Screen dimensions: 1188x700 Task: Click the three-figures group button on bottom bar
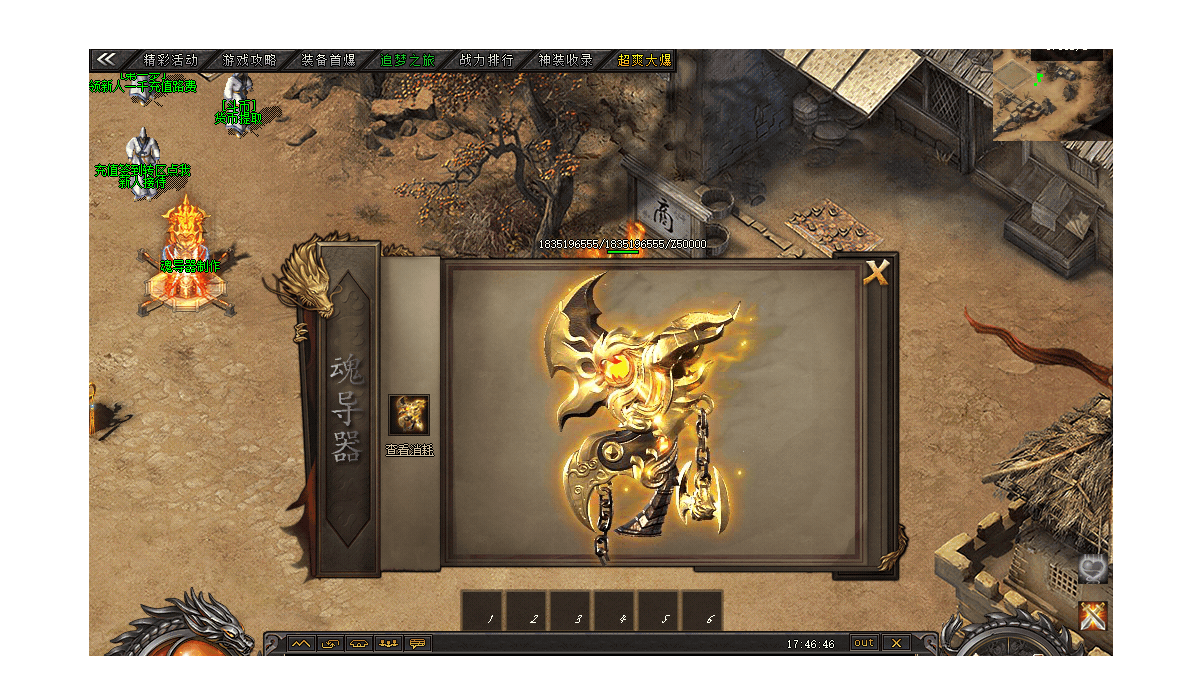(x=388, y=643)
